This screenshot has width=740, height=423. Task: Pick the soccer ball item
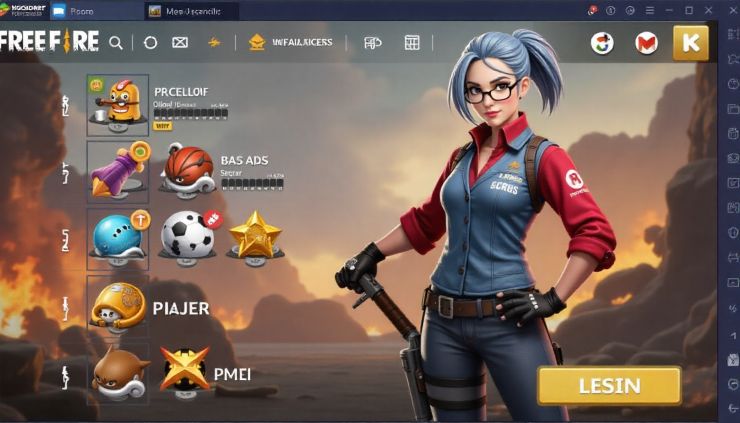point(188,236)
